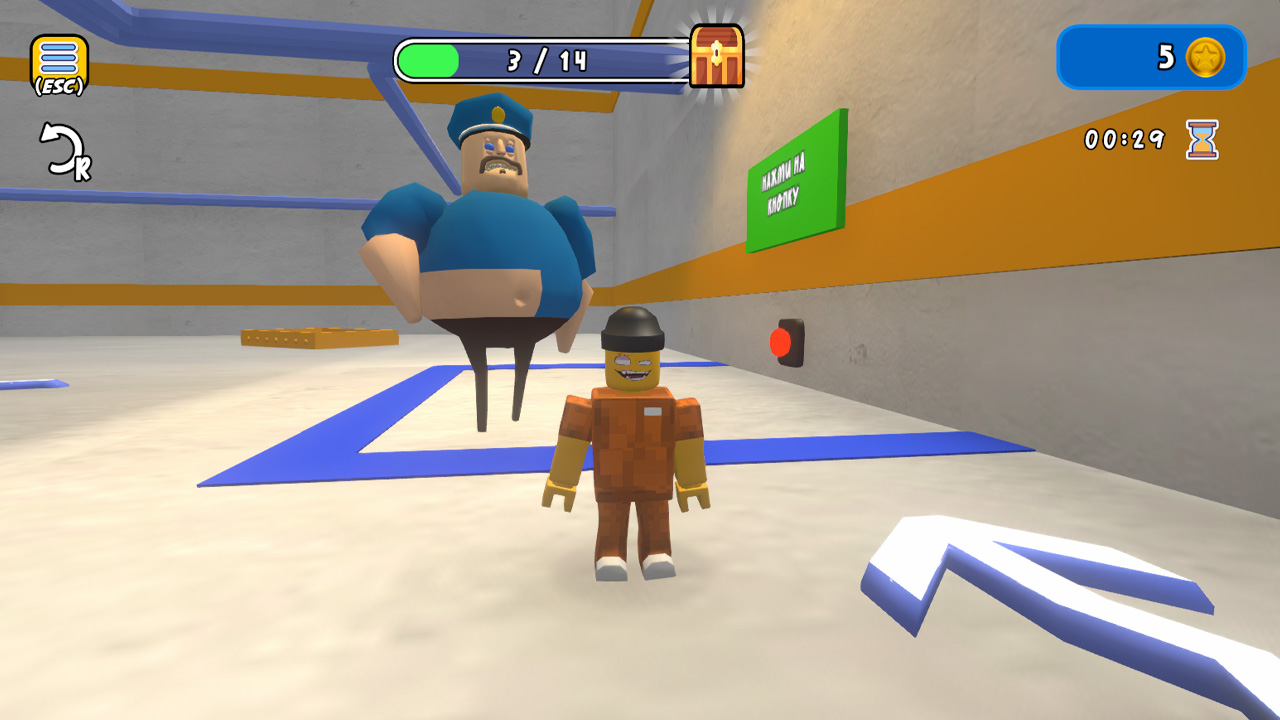Open the glowing treasure chest icon

pos(716,57)
